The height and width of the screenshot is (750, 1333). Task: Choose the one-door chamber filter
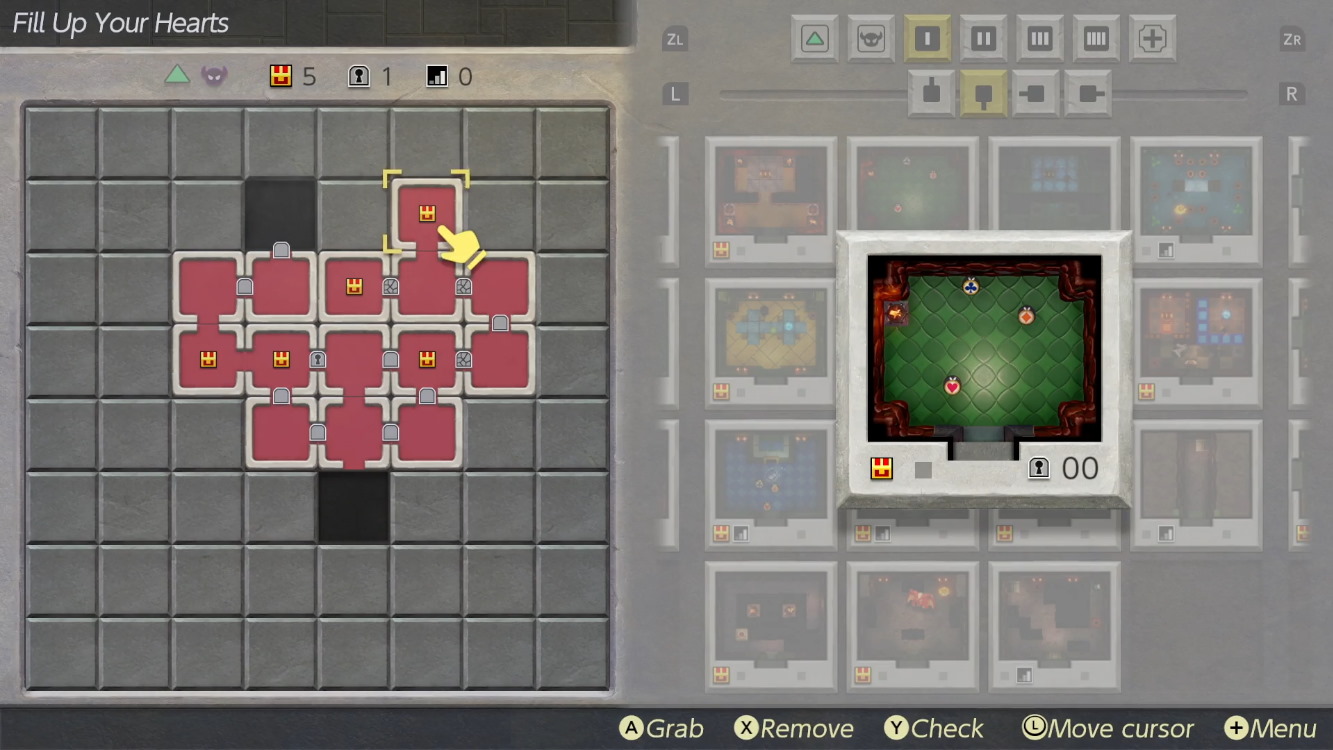coord(927,39)
